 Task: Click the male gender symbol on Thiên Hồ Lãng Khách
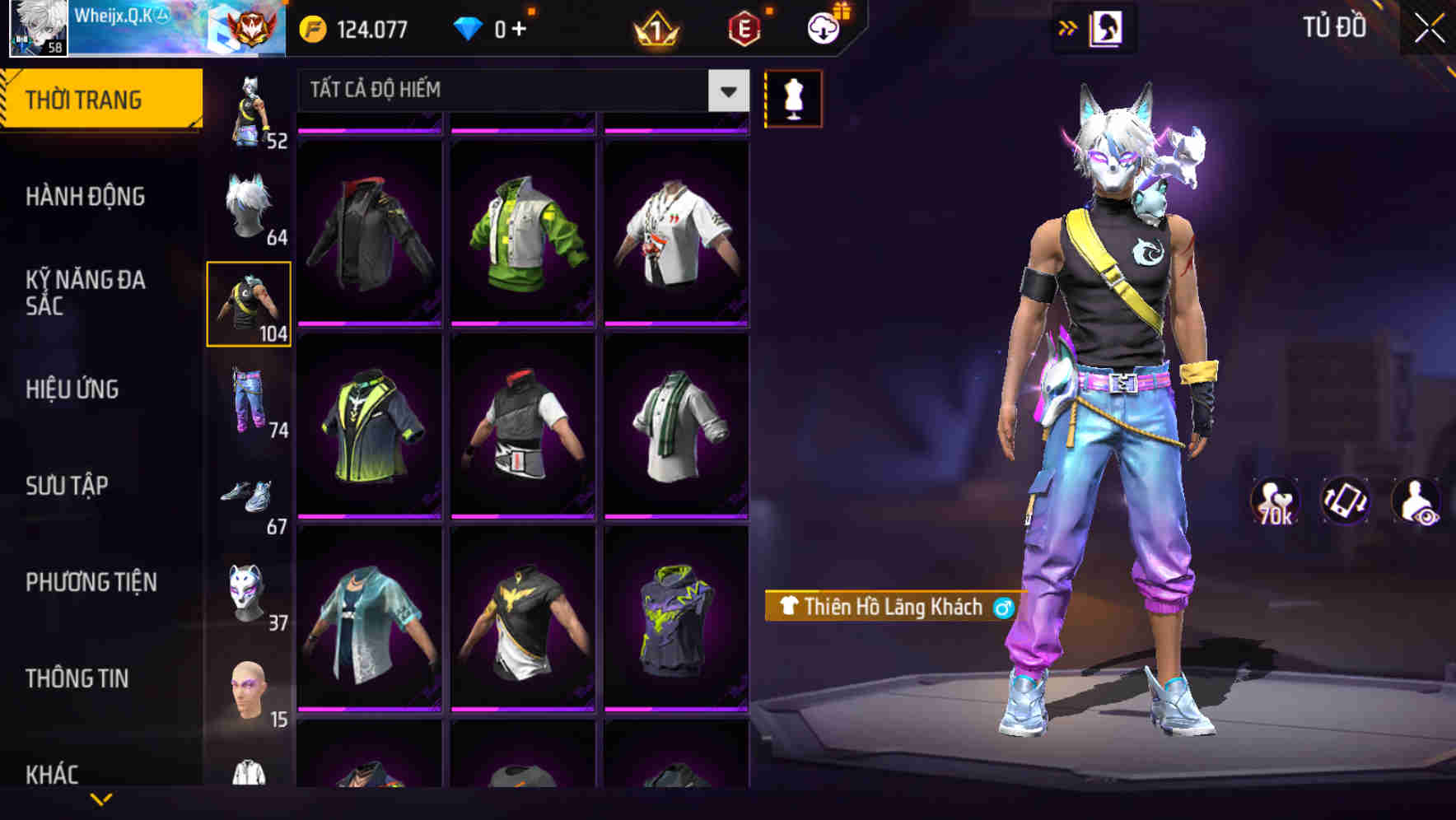click(1001, 608)
